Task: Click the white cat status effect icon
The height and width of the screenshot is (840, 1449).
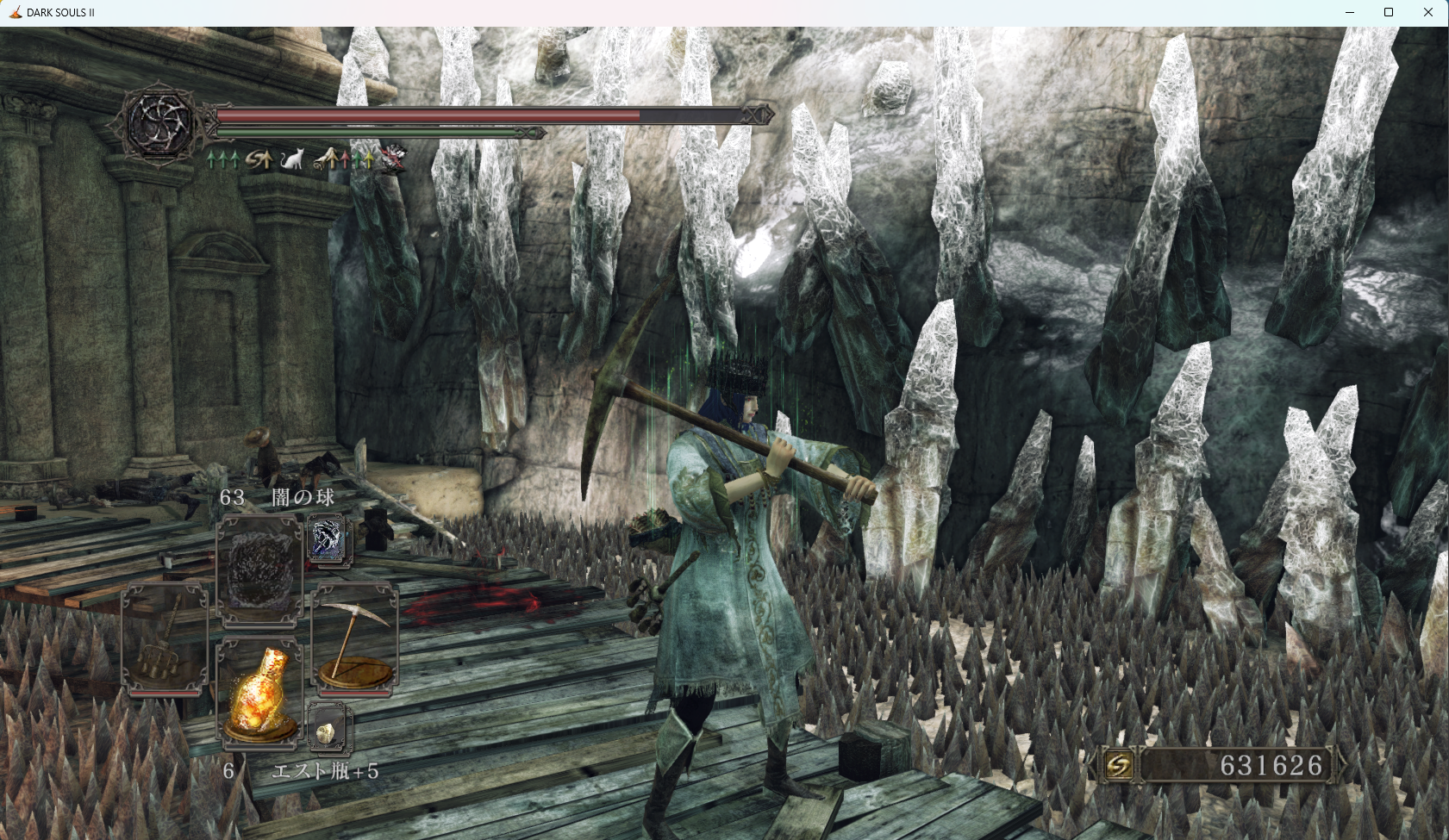Action: click(x=292, y=159)
